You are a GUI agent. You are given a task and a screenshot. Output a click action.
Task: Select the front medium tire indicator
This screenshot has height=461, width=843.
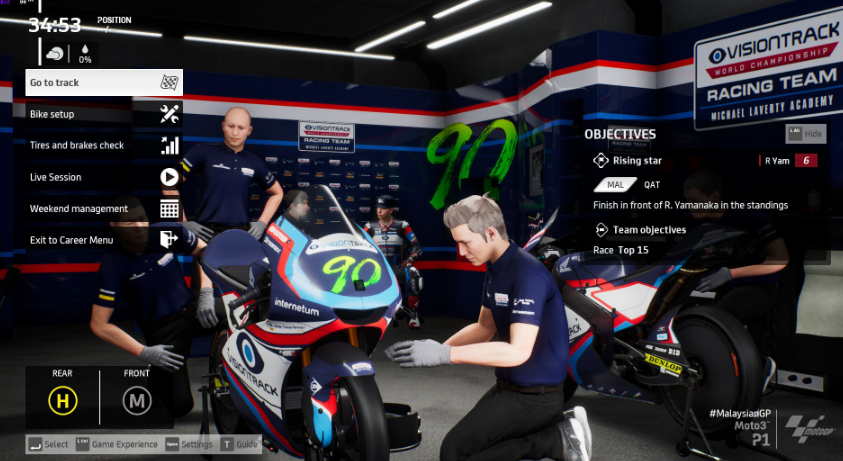[x=136, y=401]
